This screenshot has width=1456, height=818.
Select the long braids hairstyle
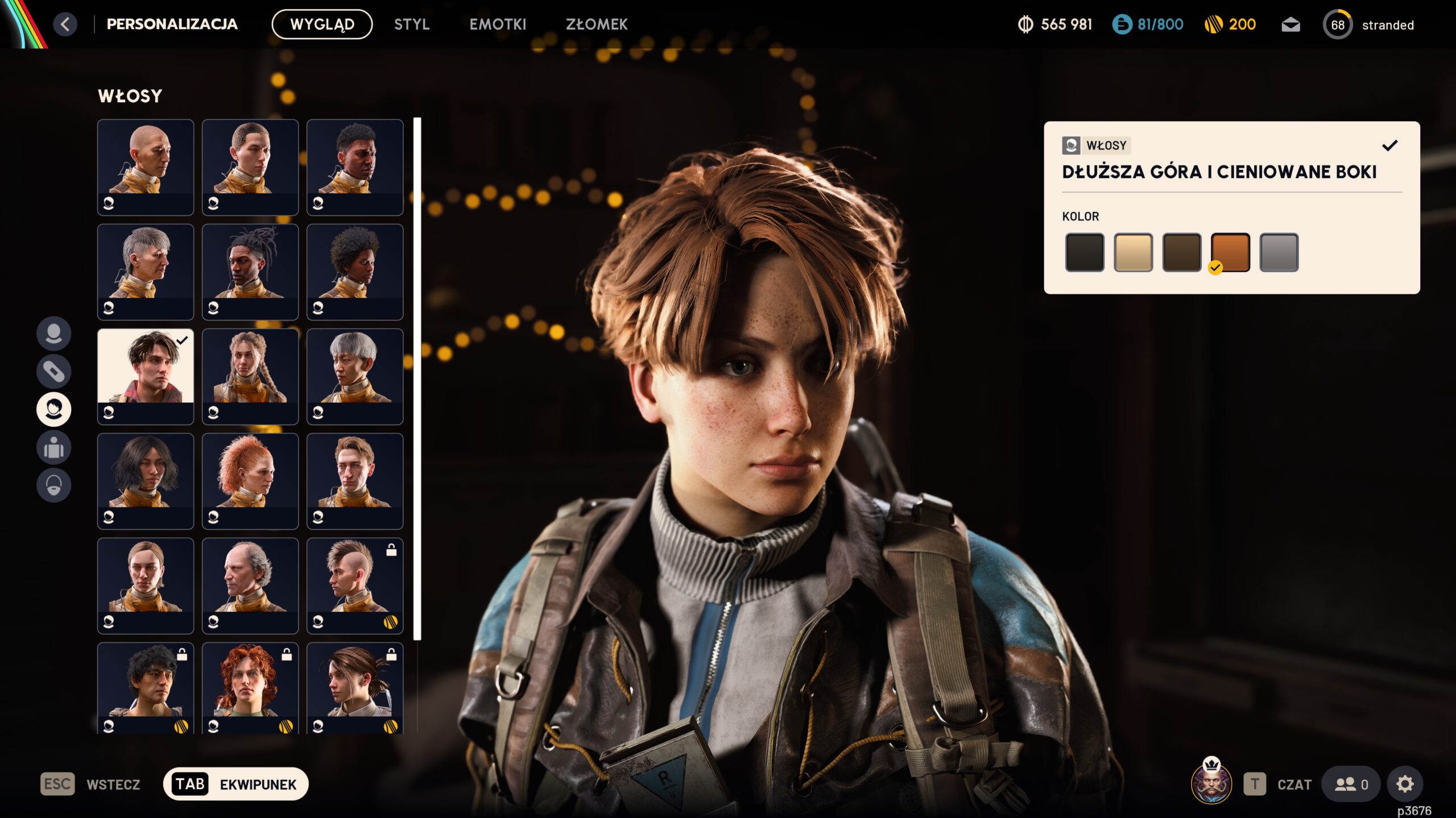250,376
